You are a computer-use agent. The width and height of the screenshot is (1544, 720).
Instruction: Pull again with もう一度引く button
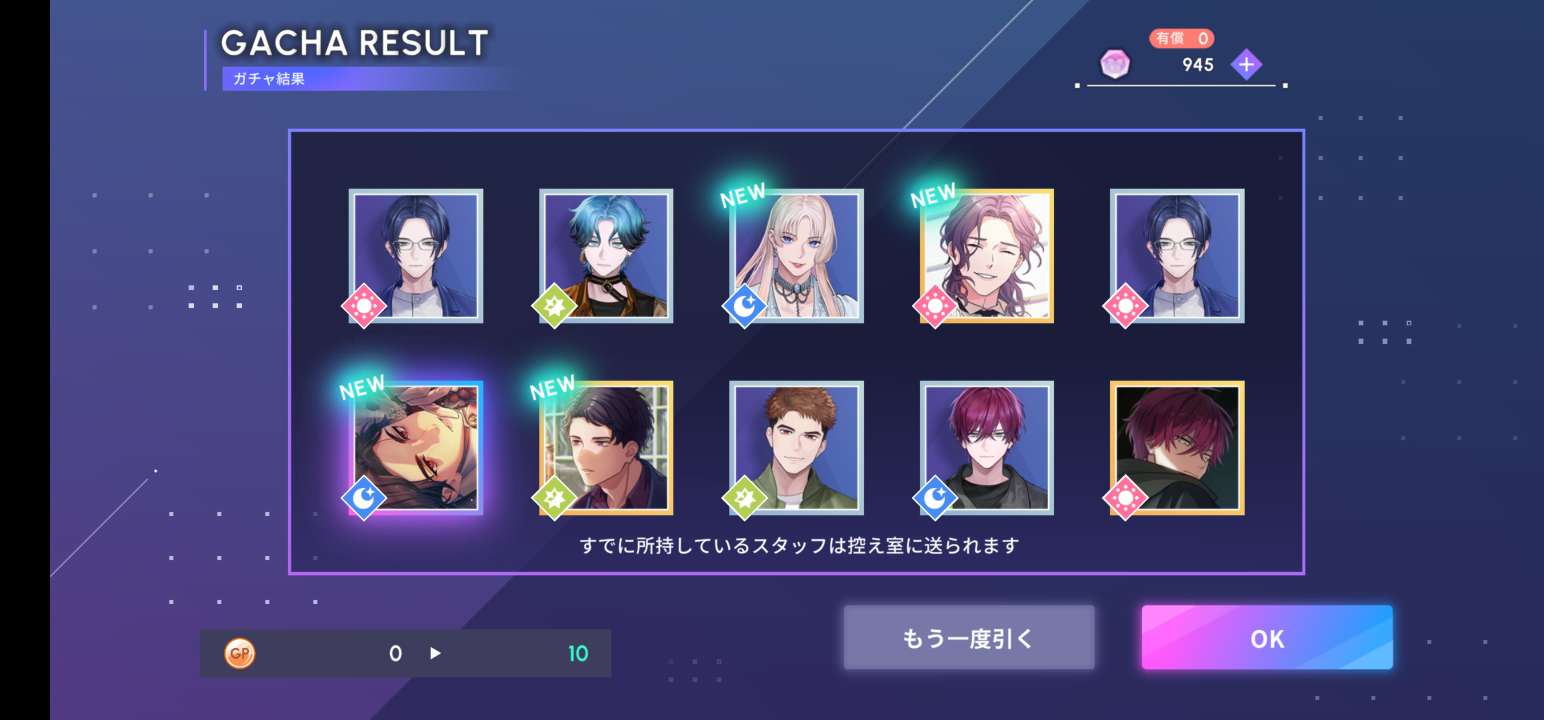pos(969,637)
